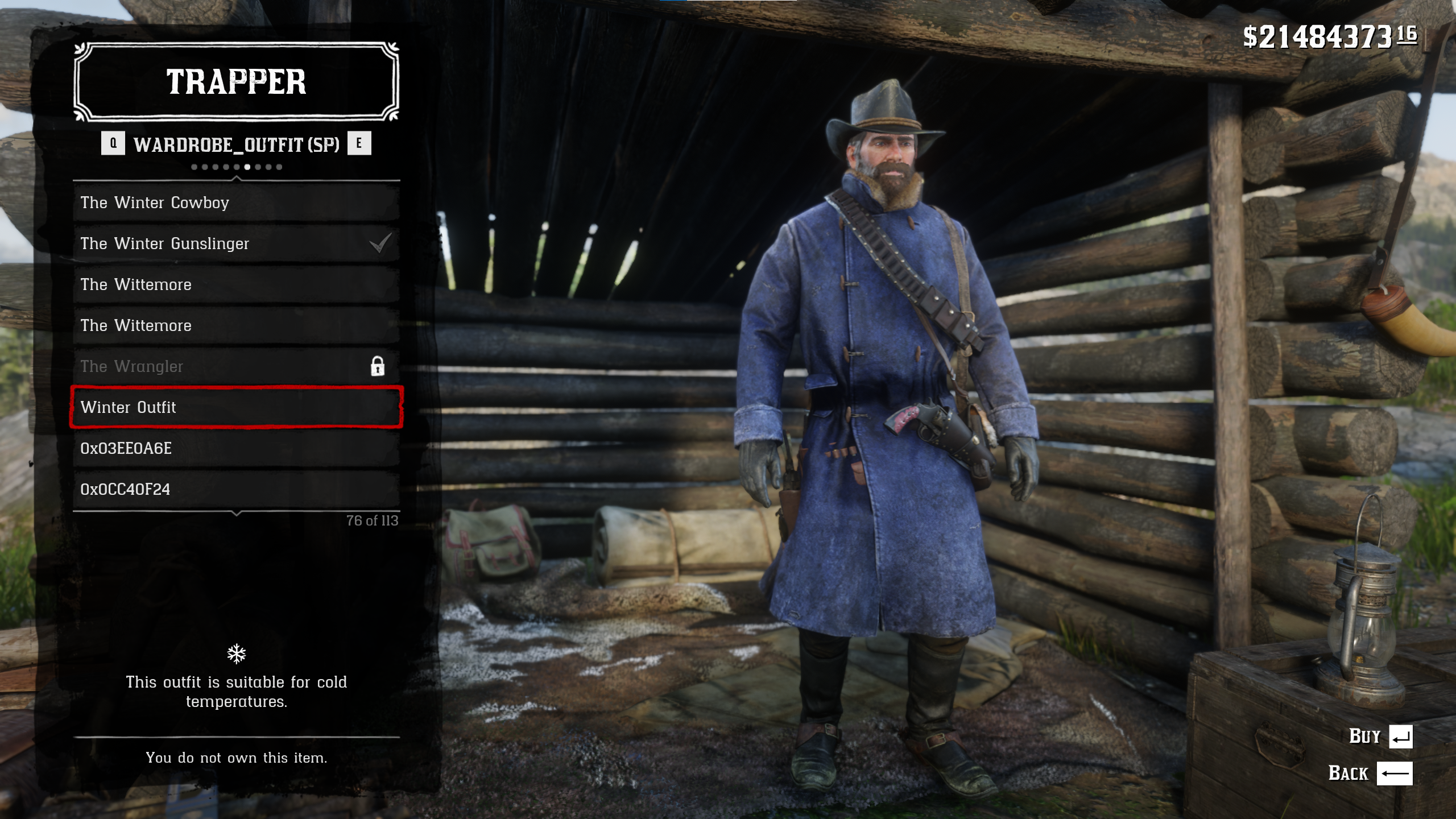Choose the 0x0CC40F24 outfit entry
Viewport: 1456px width, 819px height.
click(x=236, y=489)
